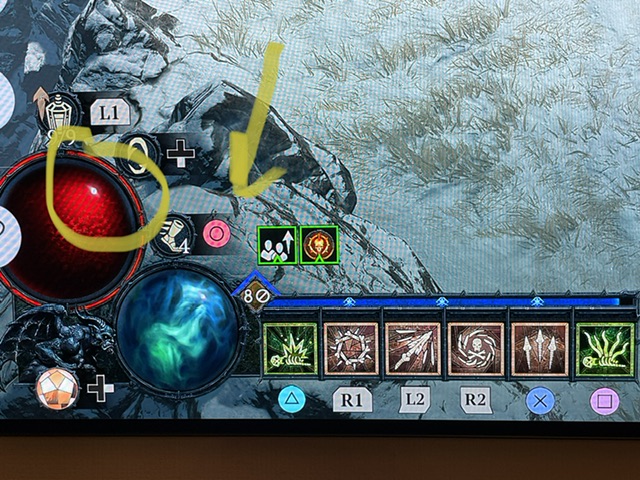Use the three bone spikes skill
The image size is (640, 480).
pyautogui.click(x=539, y=349)
